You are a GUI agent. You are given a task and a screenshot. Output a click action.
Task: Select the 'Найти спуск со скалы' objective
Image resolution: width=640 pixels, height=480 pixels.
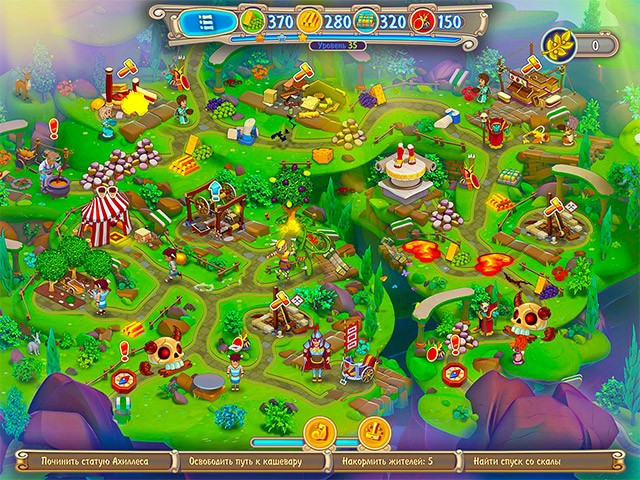540,463
